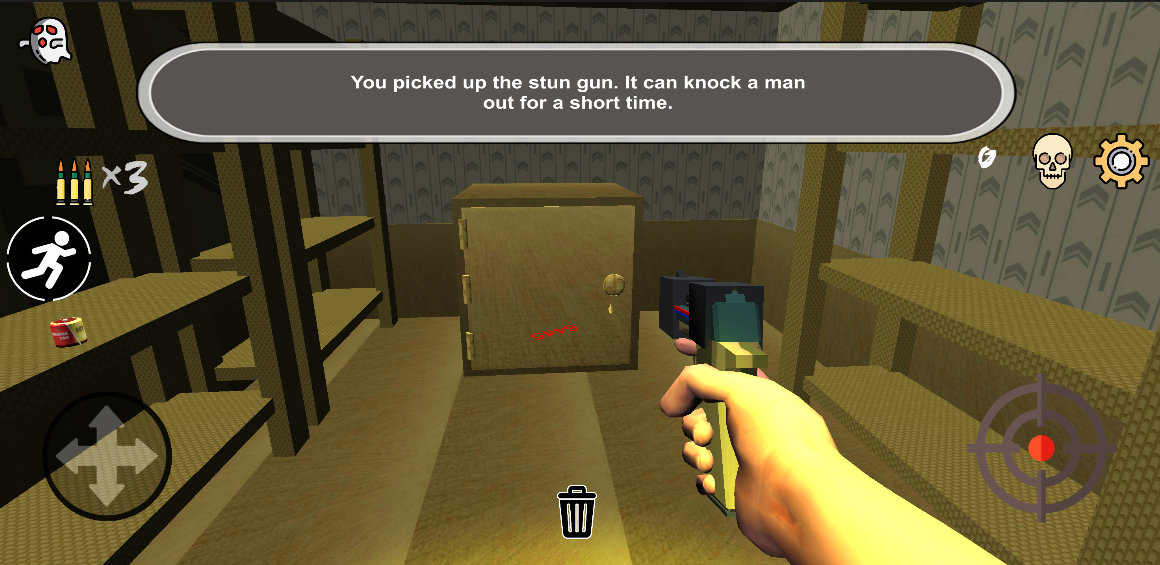Dismiss the stun gun pickup message
The width and height of the screenshot is (1160, 565).
[x=576, y=93]
